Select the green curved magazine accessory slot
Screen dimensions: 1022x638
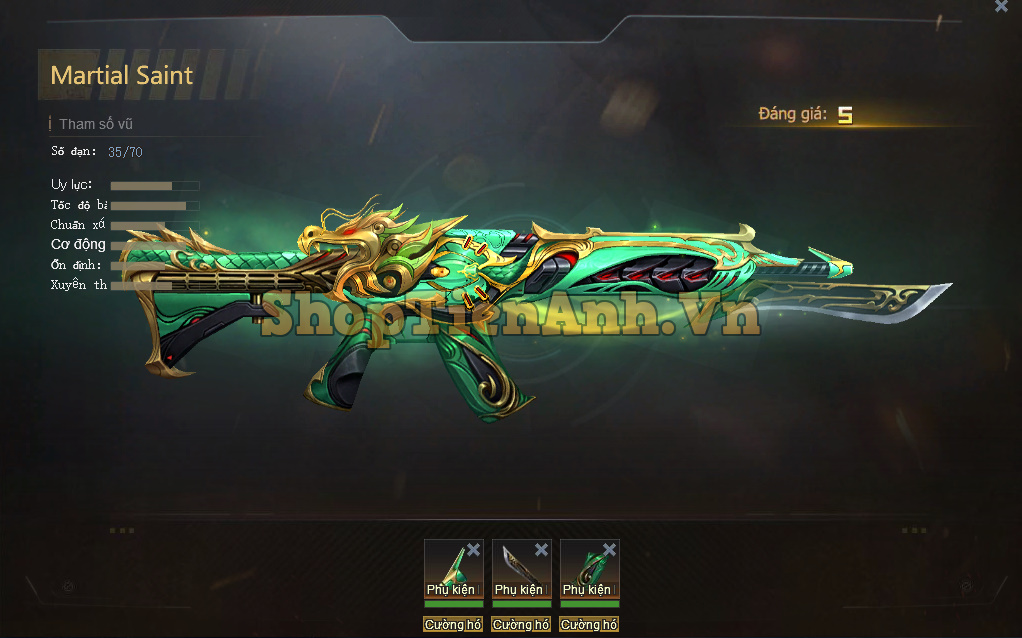pyautogui.click(x=585, y=567)
